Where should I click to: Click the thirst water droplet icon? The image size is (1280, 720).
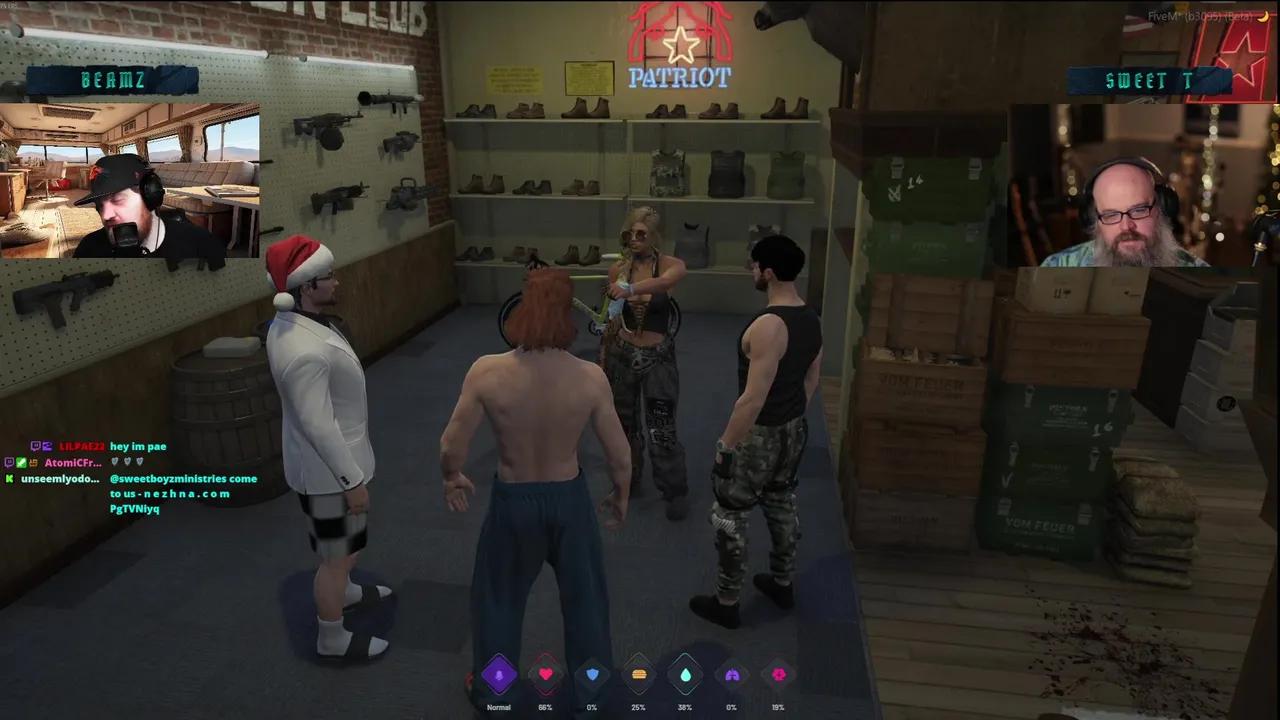684,674
